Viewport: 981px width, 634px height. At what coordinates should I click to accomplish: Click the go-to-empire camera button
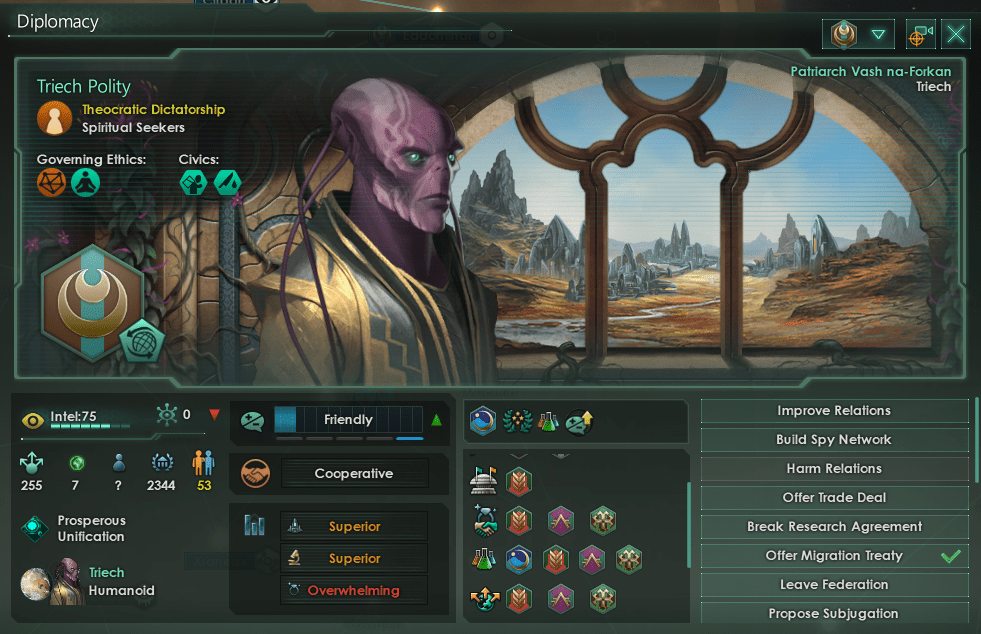click(920, 35)
